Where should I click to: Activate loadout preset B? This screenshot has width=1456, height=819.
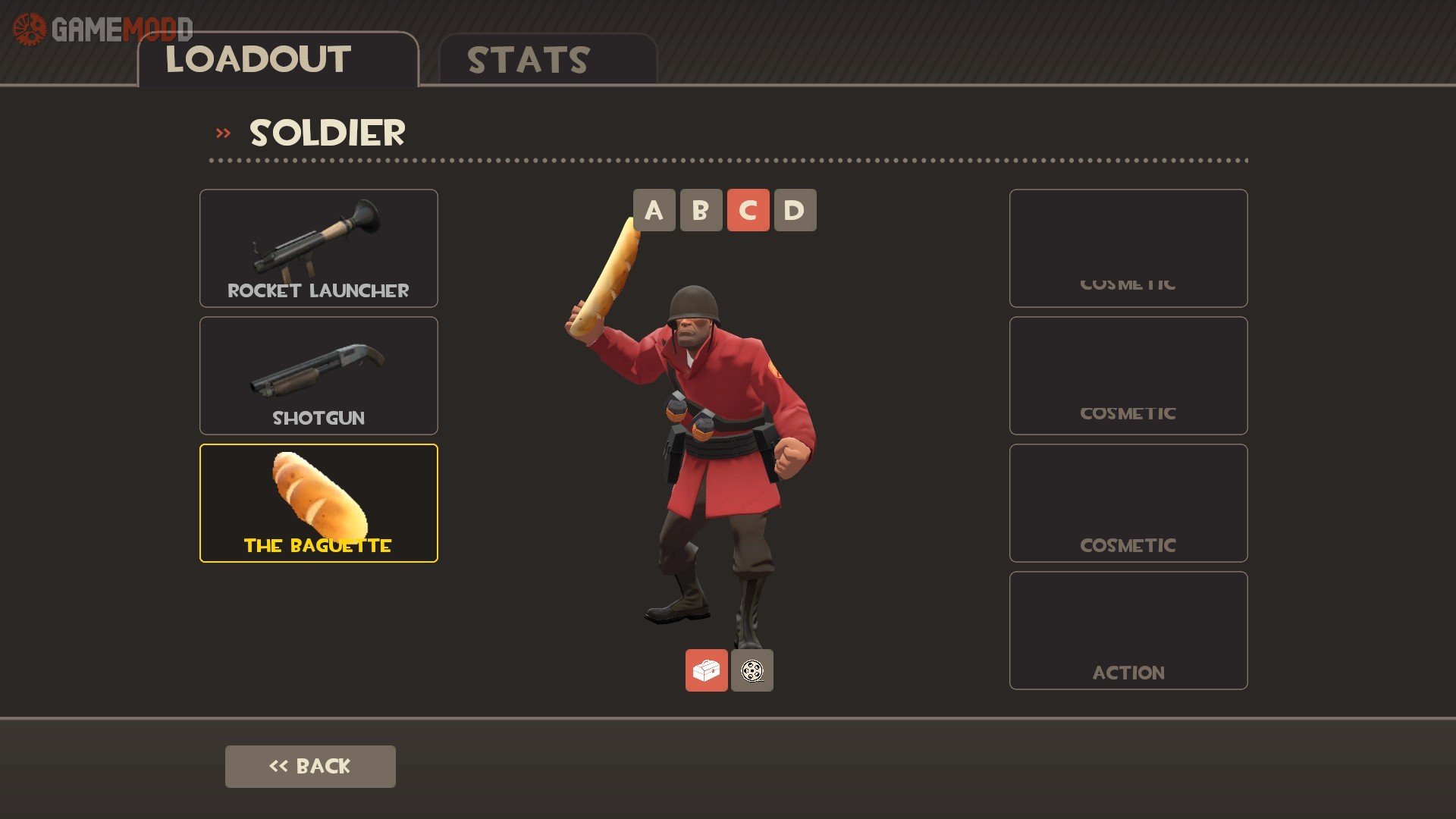point(701,210)
